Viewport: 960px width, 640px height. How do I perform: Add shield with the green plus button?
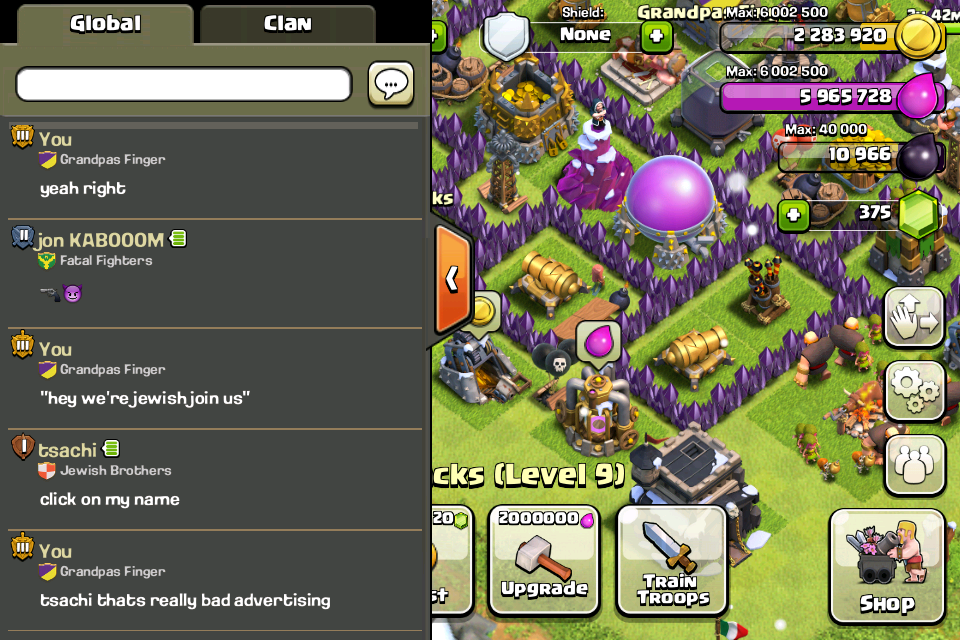point(656,37)
